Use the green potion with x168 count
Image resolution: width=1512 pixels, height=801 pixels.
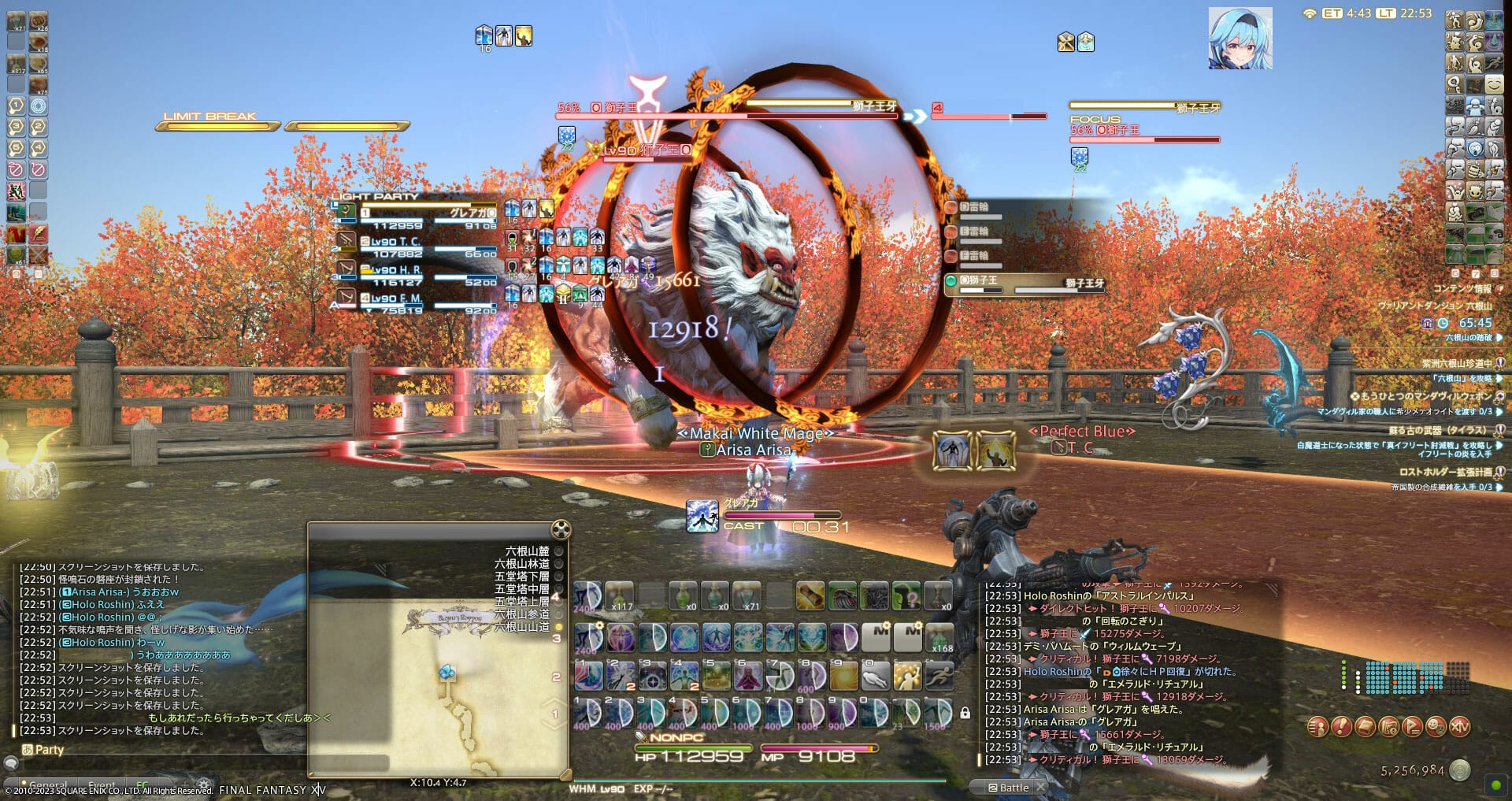[939, 636]
